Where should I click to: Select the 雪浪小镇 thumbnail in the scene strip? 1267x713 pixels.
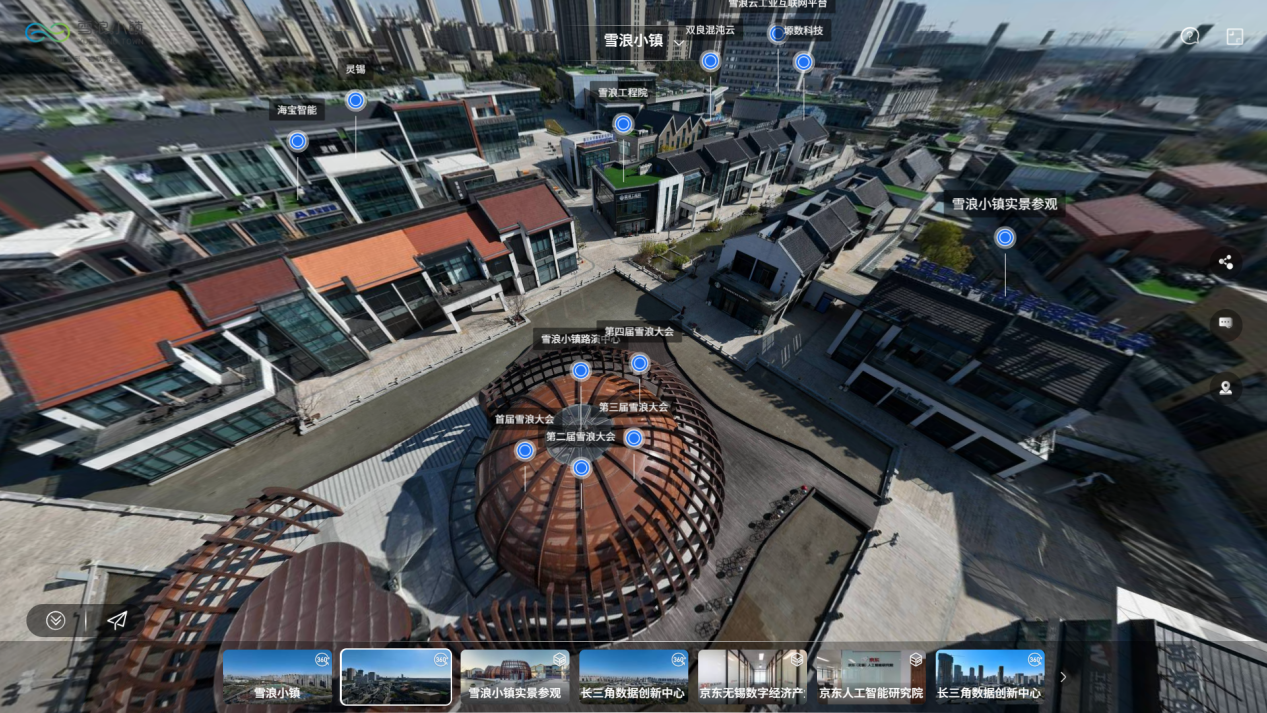point(277,677)
